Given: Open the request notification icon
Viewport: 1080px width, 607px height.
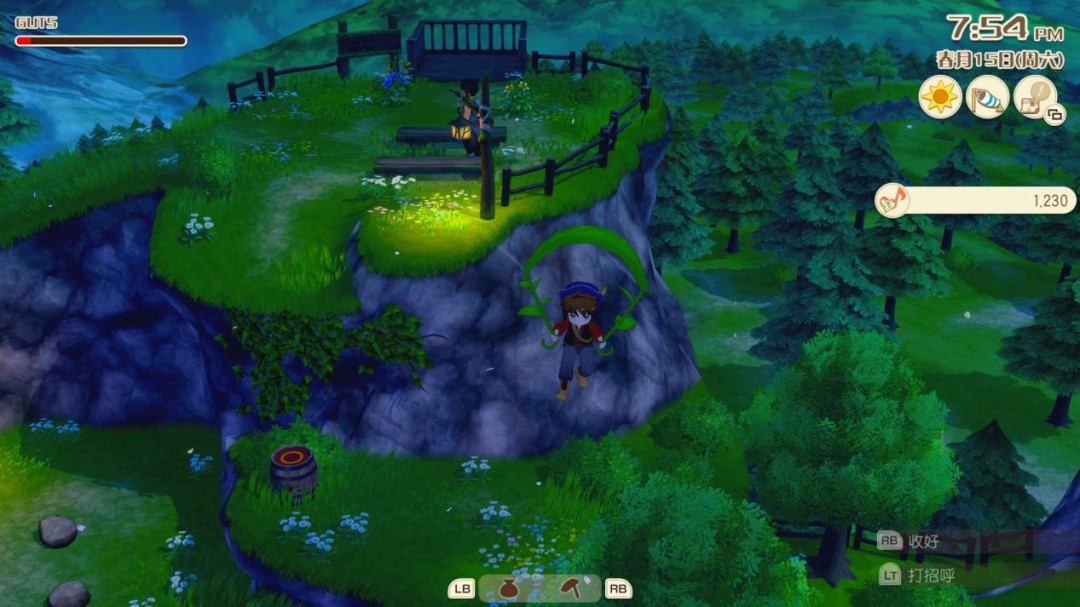Looking at the screenshot, I should coord(1035,97).
